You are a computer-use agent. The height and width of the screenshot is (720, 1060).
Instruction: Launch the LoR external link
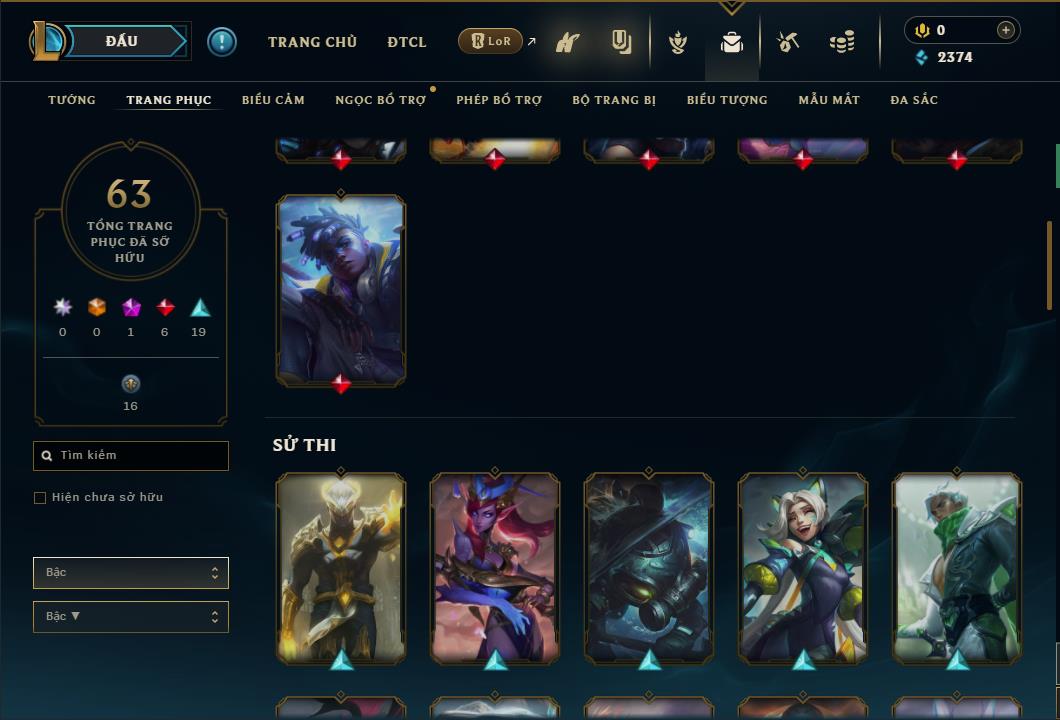pos(491,41)
